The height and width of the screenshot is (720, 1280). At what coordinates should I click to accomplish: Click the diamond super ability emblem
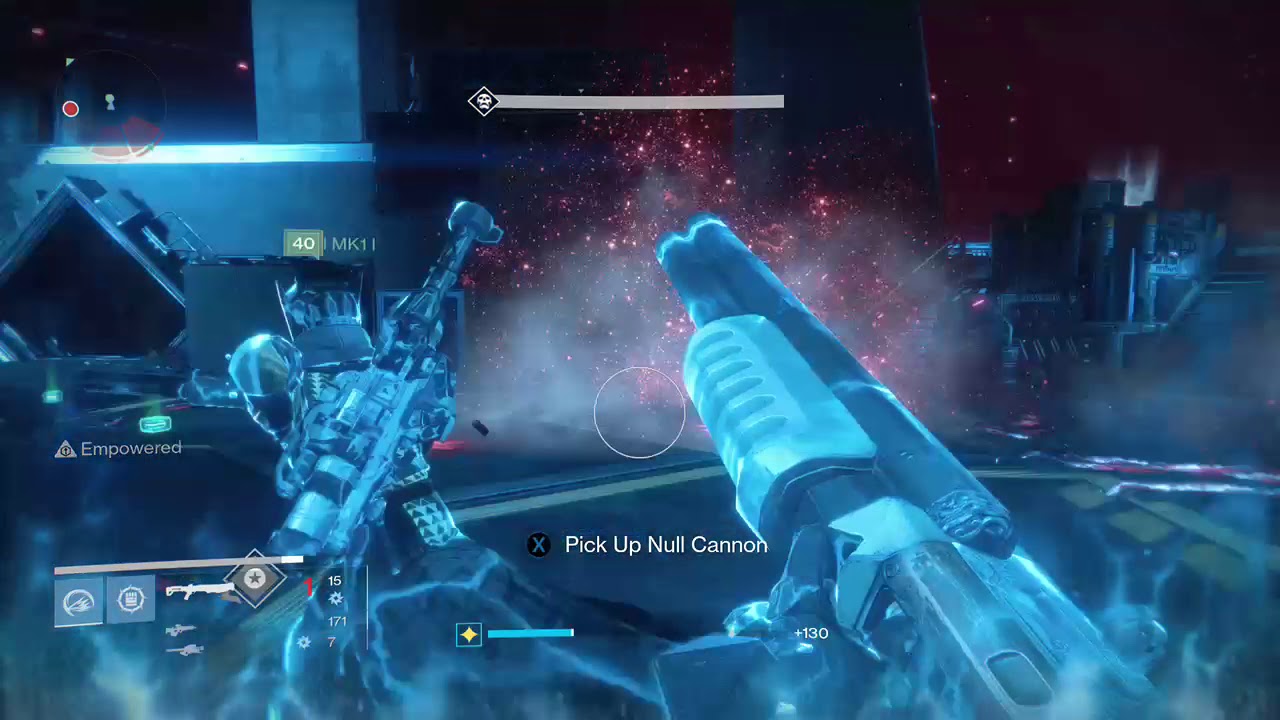pos(255,578)
